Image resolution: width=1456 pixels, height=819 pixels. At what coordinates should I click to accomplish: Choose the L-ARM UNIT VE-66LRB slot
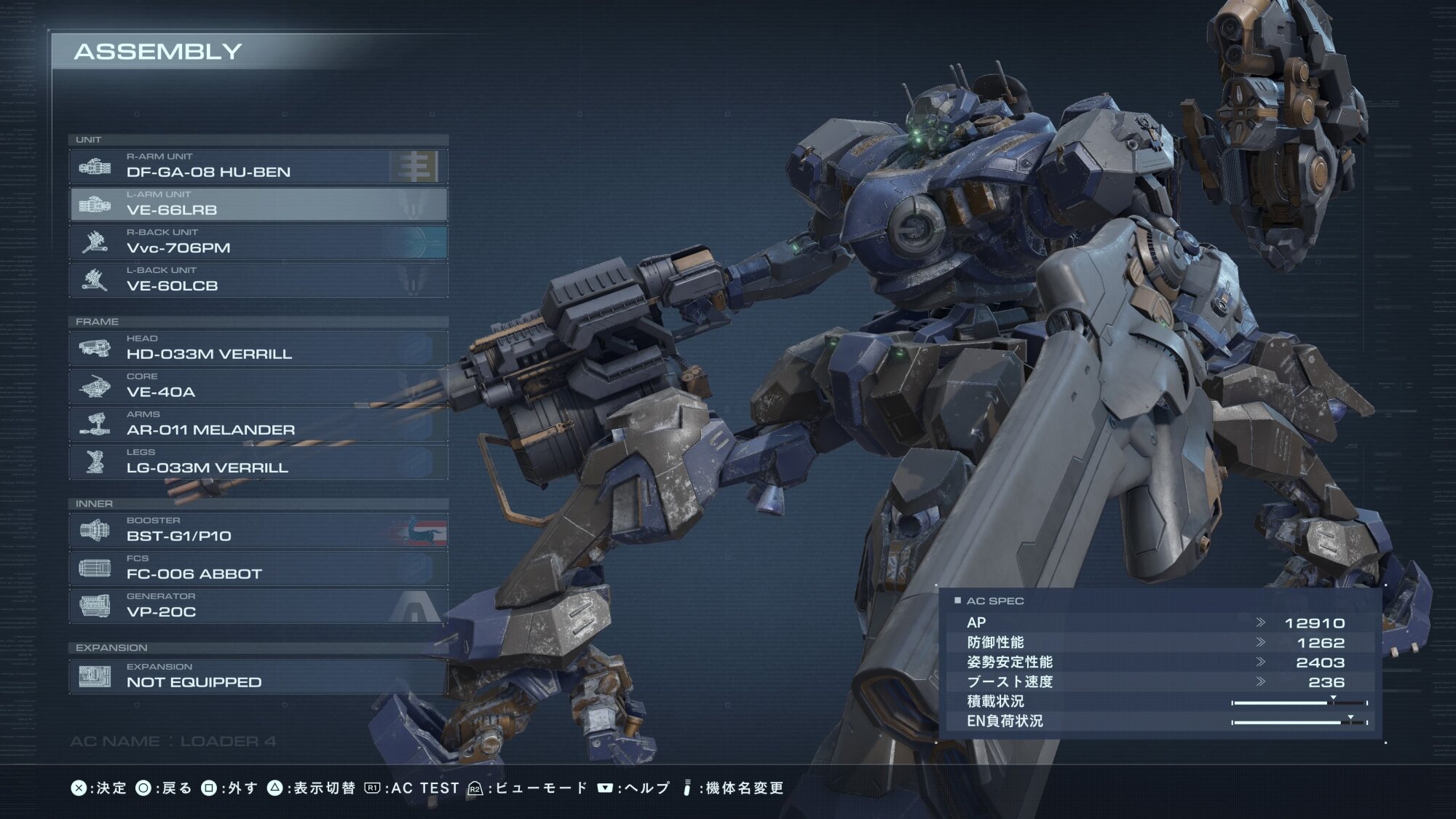tap(258, 204)
